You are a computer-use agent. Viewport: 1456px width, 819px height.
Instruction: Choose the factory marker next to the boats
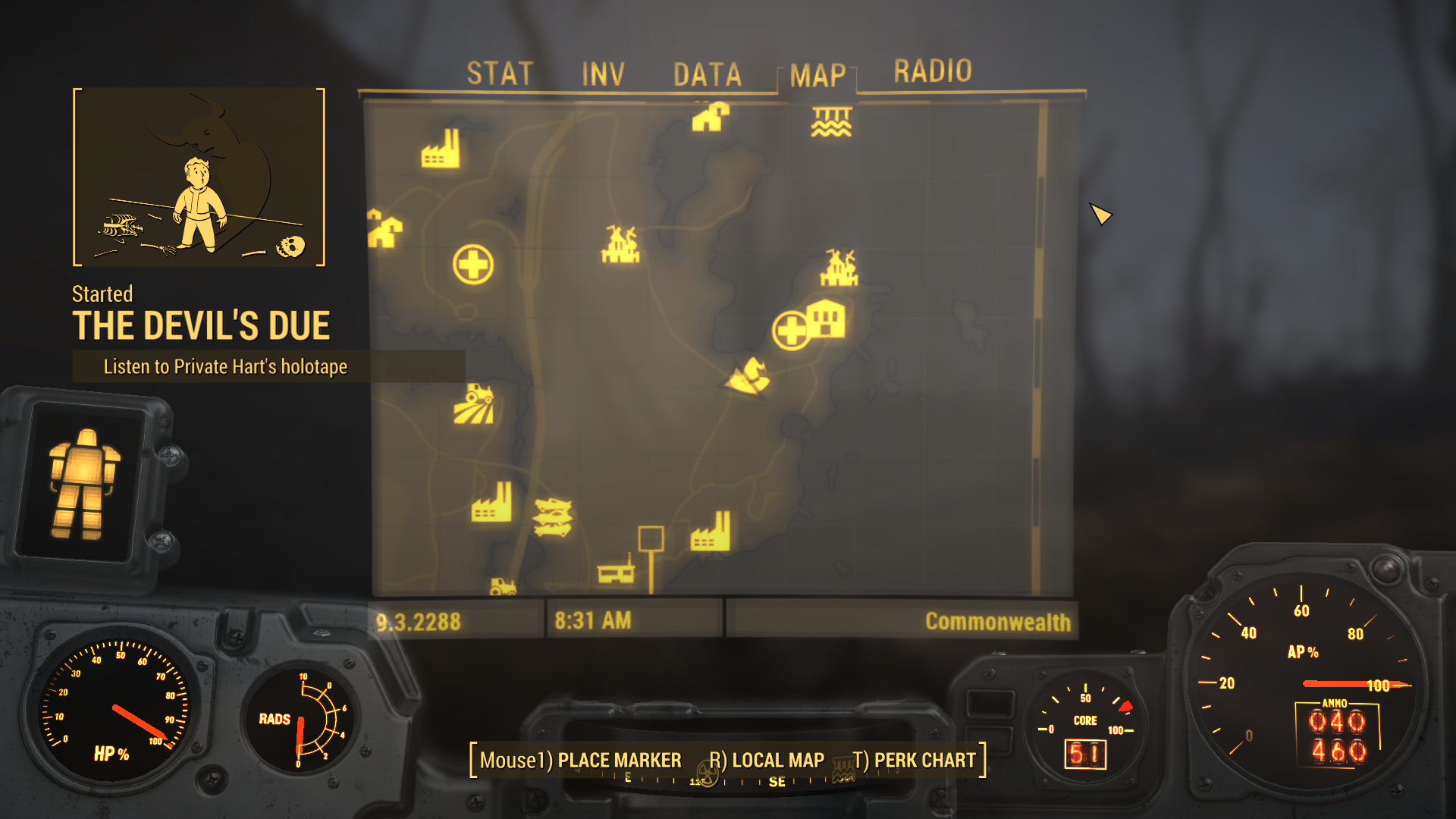click(x=491, y=503)
